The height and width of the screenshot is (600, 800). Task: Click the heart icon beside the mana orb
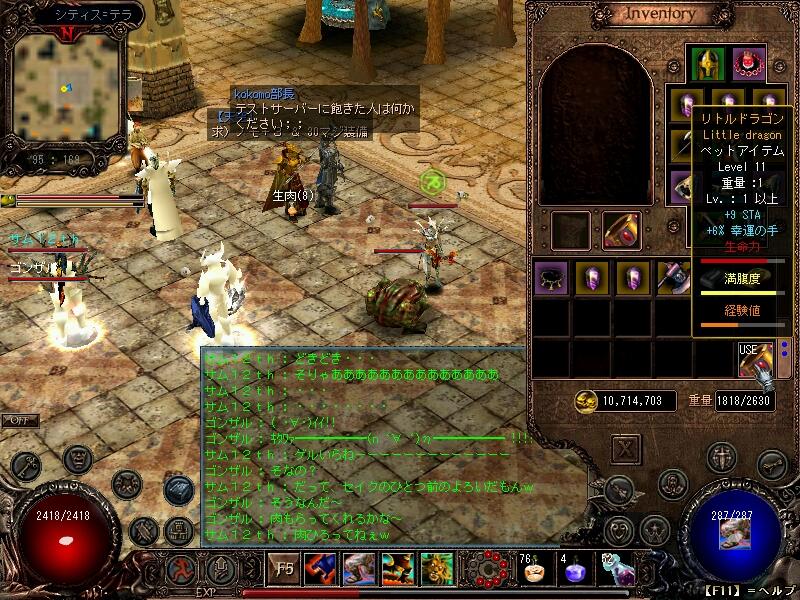pyautogui.click(x=621, y=528)
